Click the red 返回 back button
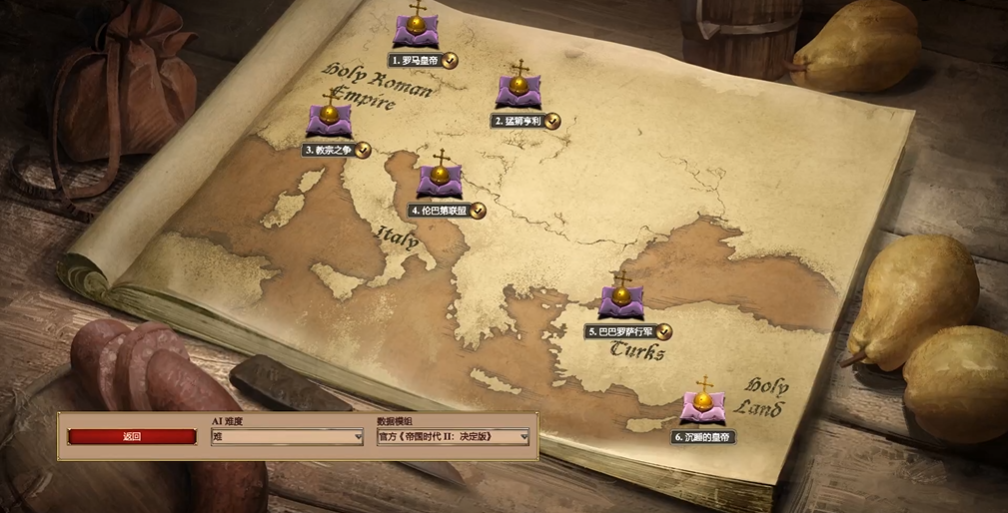Screen dimensions: 1008x513 coord(132,437)
